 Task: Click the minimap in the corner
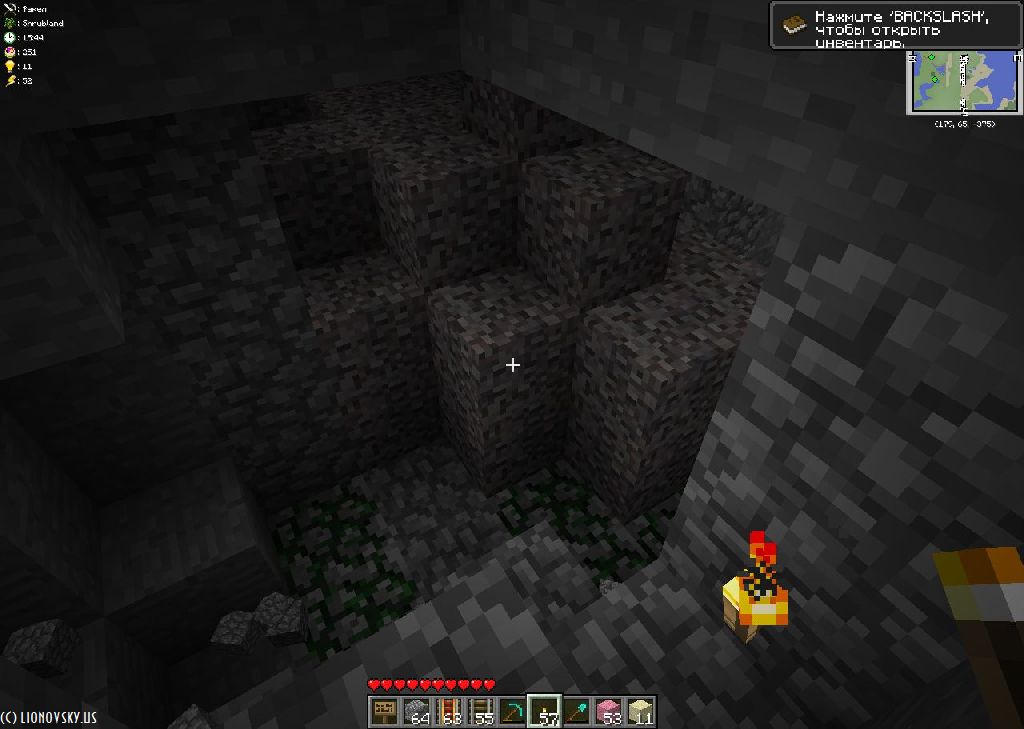(964, 82)
